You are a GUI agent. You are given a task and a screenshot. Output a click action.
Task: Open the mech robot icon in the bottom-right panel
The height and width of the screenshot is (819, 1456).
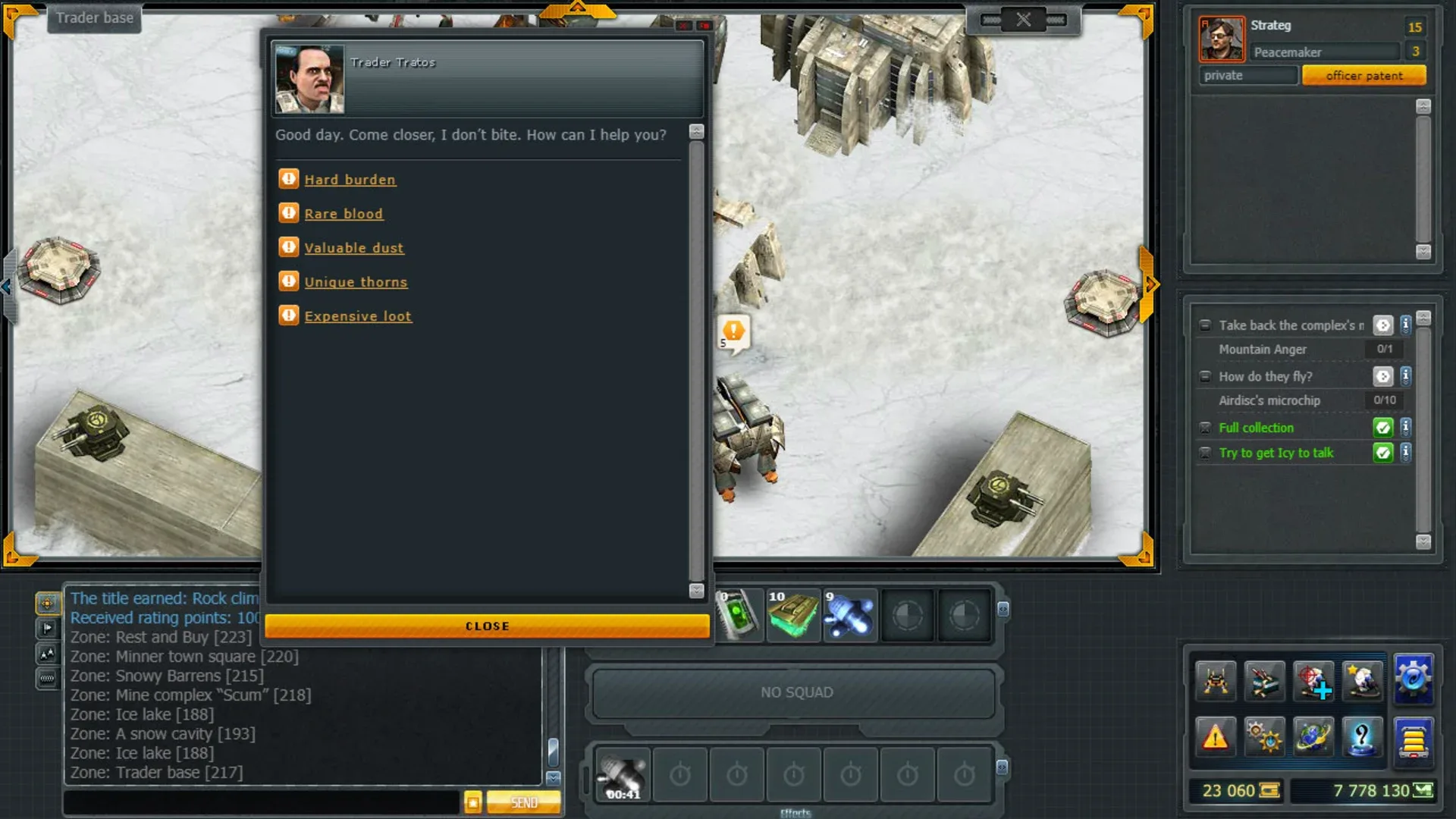click(x=1214, y=680)
